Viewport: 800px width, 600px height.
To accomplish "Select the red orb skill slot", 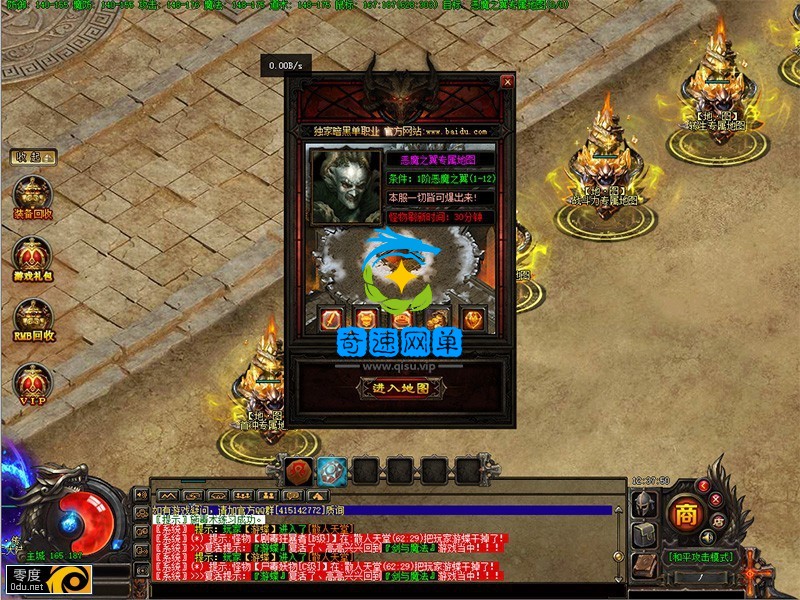I will click(x=298, y=470).
